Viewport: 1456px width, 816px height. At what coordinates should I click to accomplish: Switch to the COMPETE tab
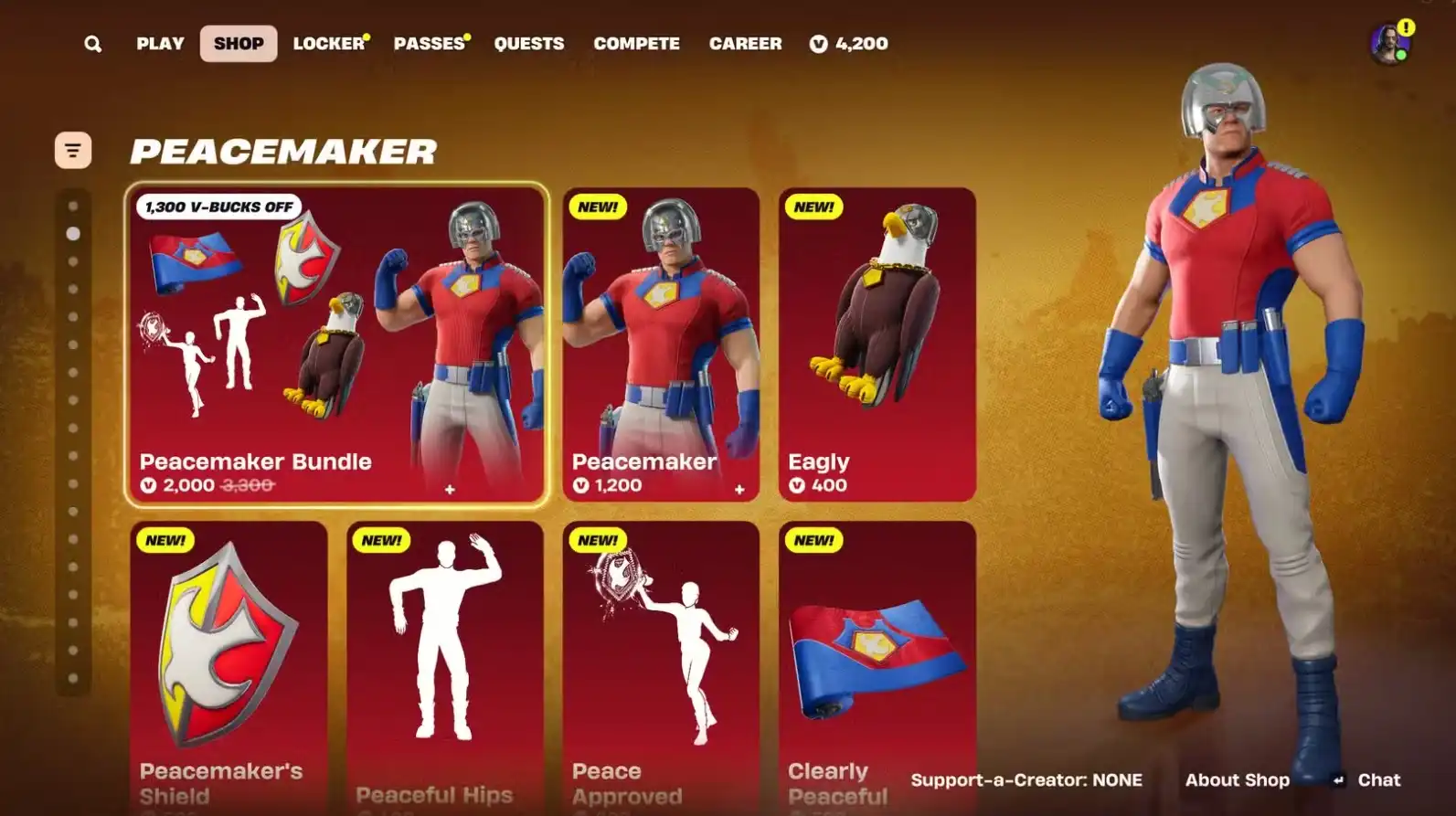coord(637,43)
